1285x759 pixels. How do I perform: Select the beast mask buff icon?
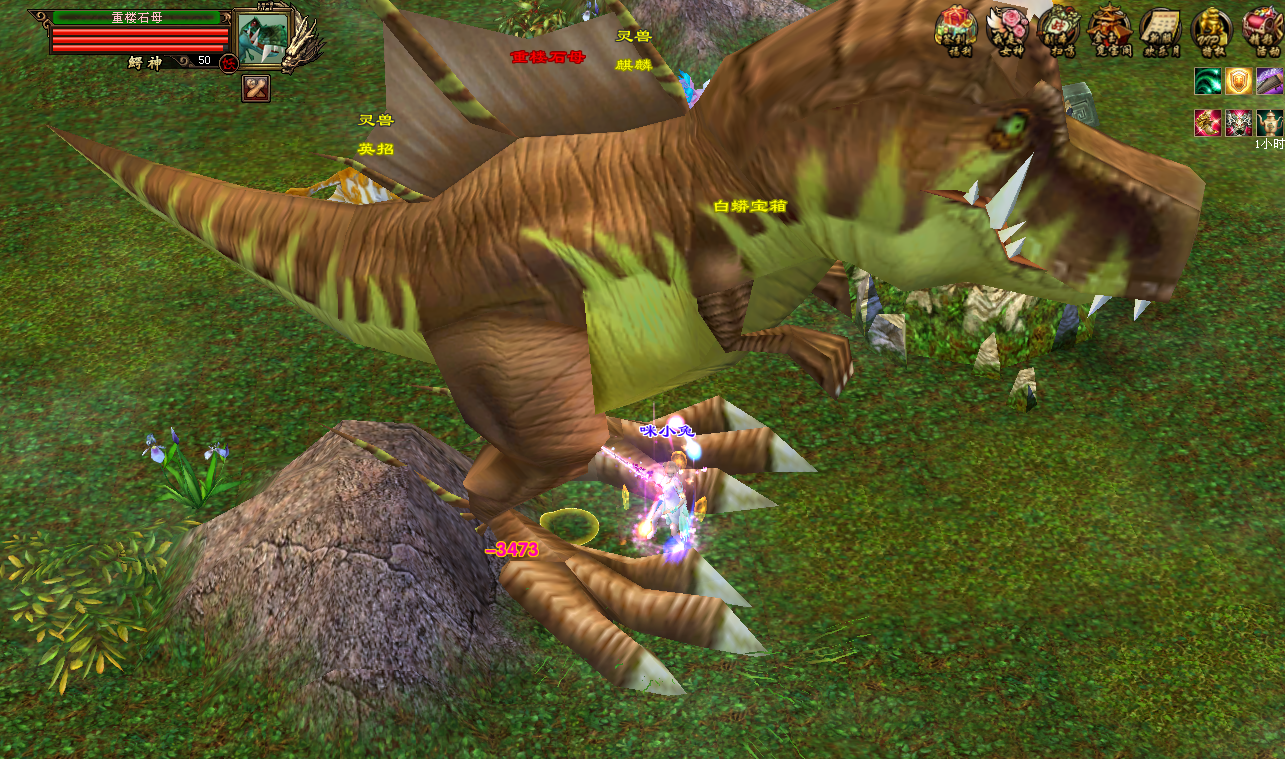pyautogui.click(x=1238, y=123)
